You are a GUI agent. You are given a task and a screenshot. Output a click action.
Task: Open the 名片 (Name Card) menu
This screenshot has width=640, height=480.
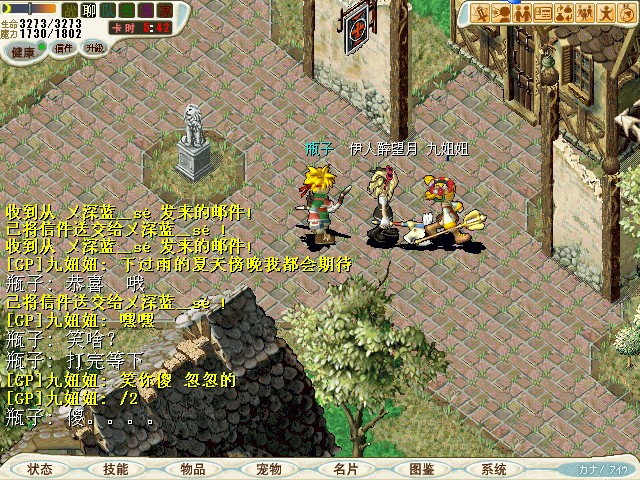pos(345,468)
